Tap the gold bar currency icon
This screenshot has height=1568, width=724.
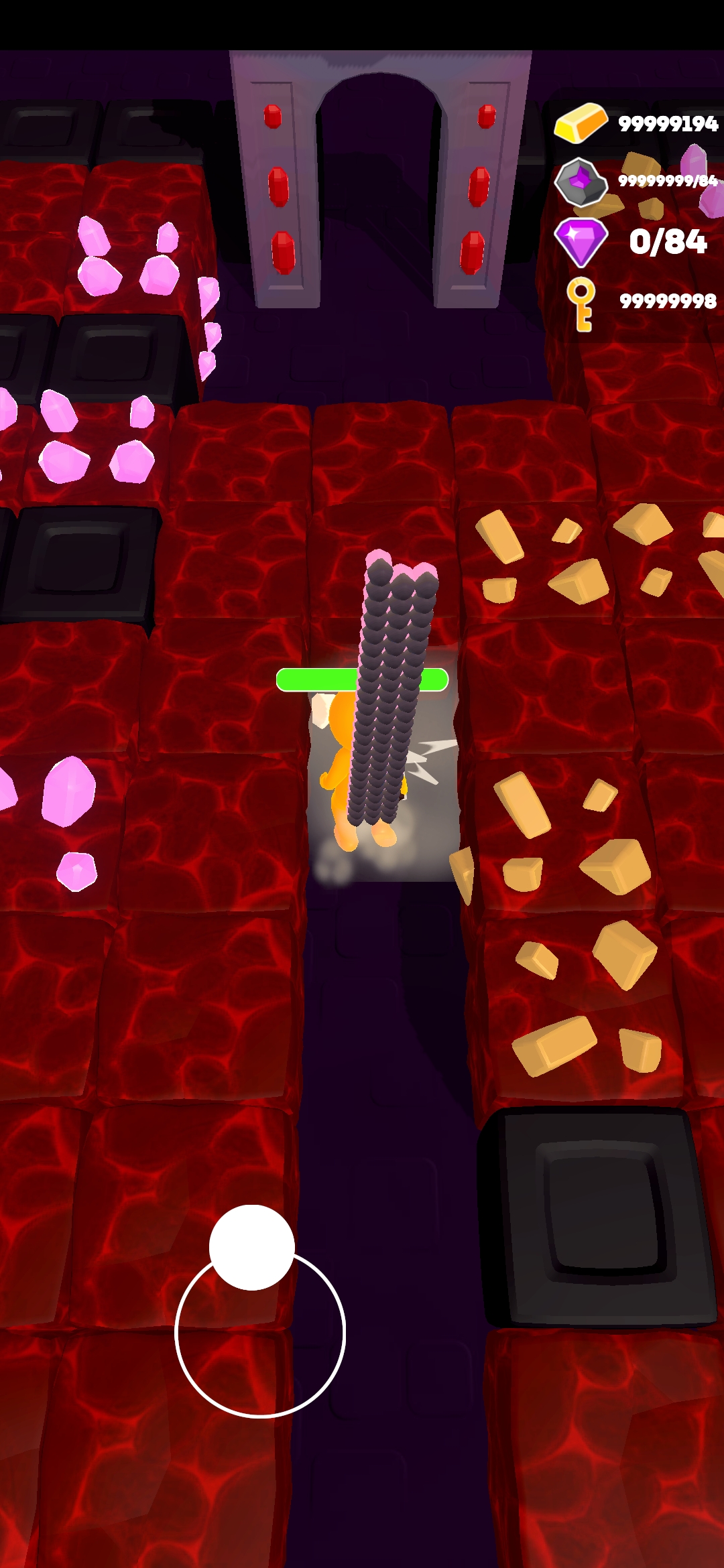(581, 123)
